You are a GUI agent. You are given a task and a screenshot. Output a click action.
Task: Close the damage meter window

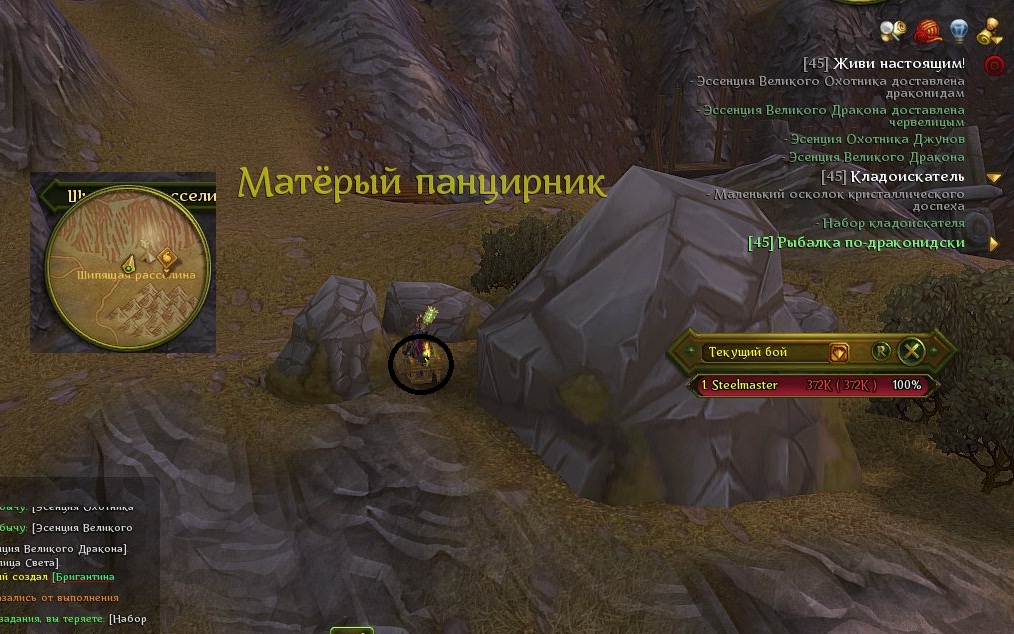(911, 351)
